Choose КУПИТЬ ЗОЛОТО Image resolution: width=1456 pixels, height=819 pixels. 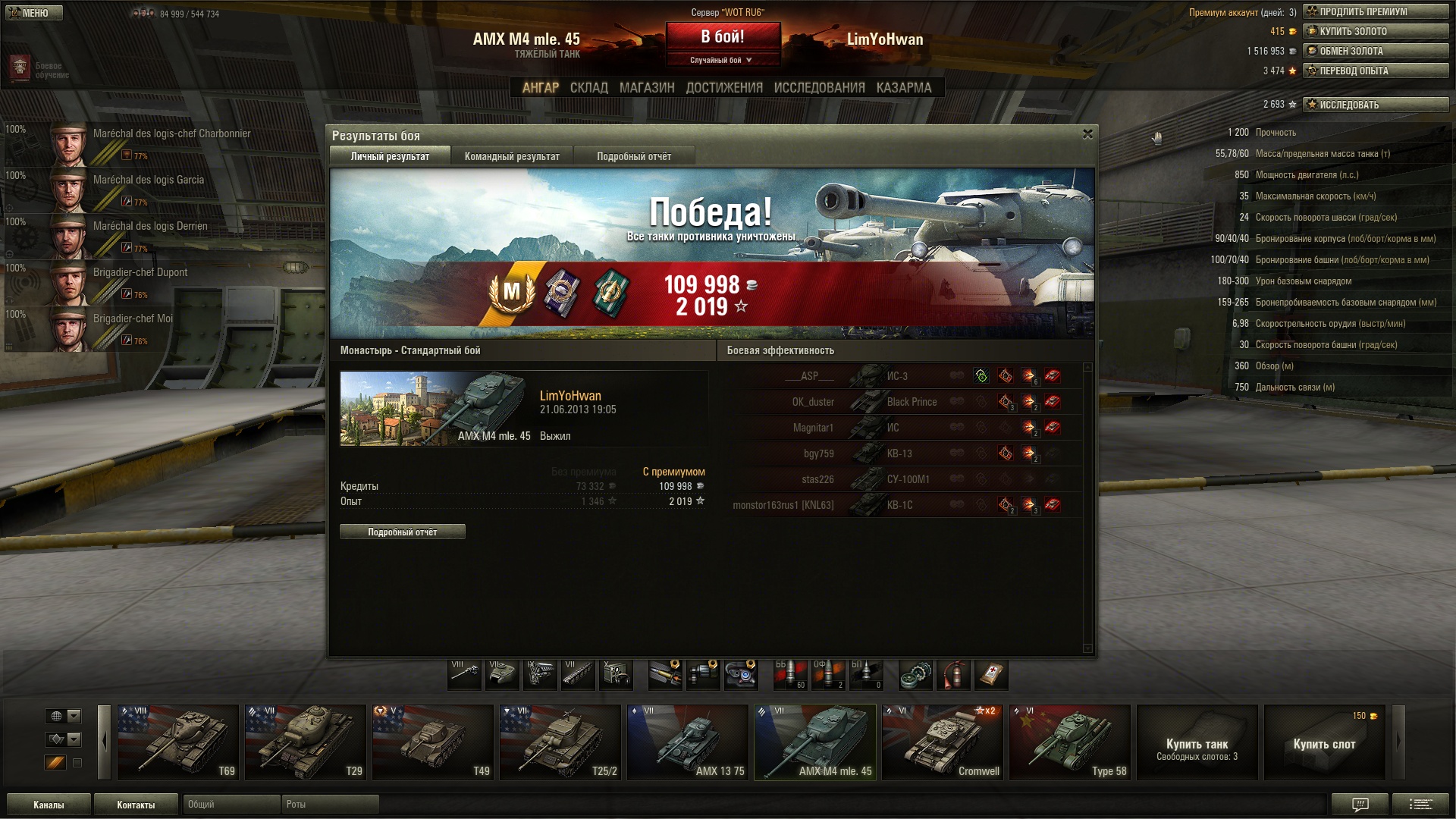tap(1375, 31)
